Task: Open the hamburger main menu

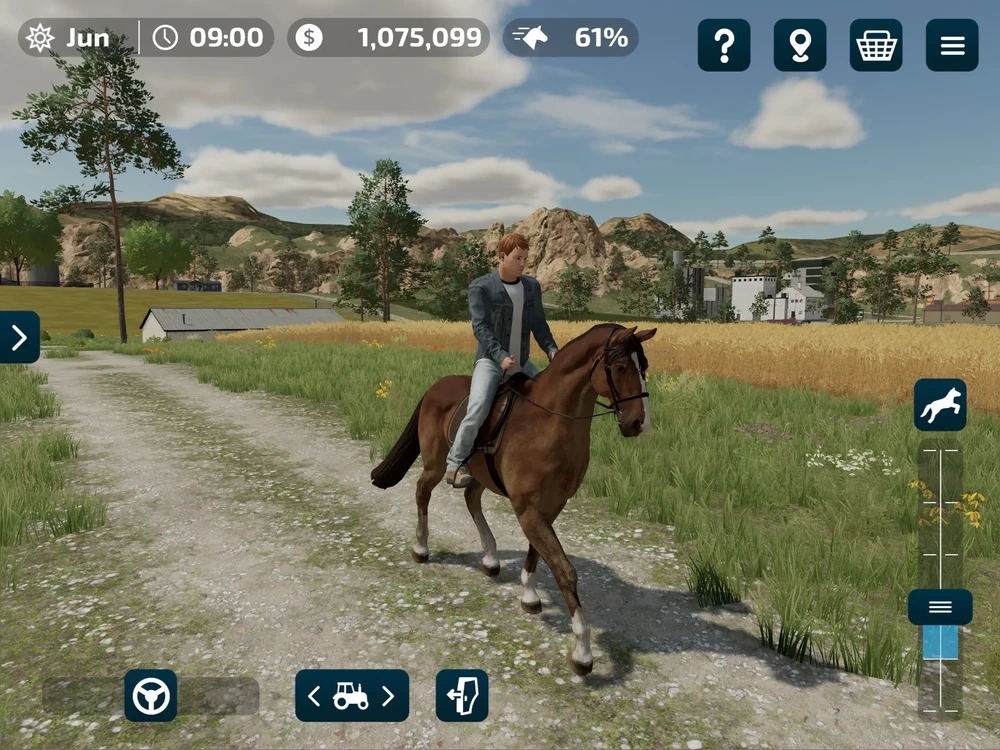Action: [952, 45]
